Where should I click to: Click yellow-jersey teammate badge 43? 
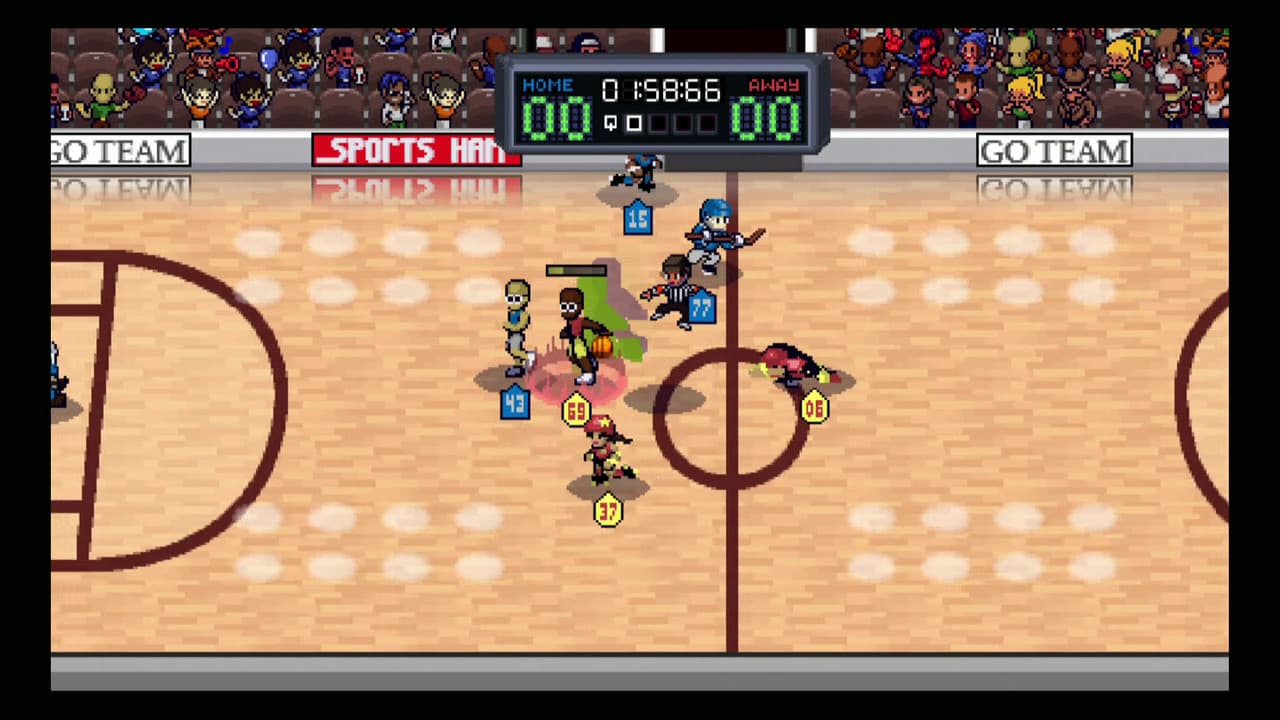coord(515,404)
